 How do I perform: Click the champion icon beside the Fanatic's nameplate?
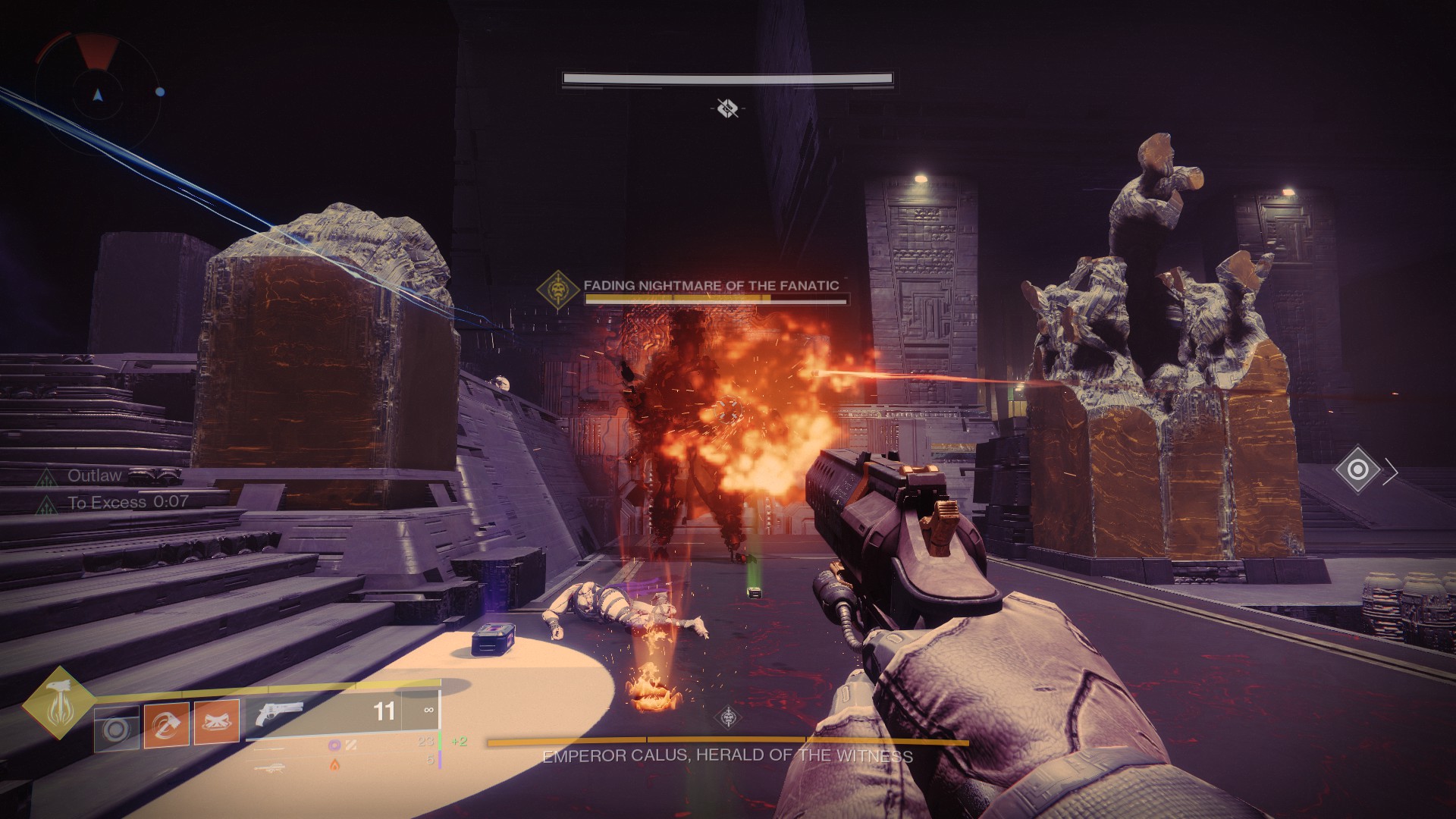click(x=559, y=287)
